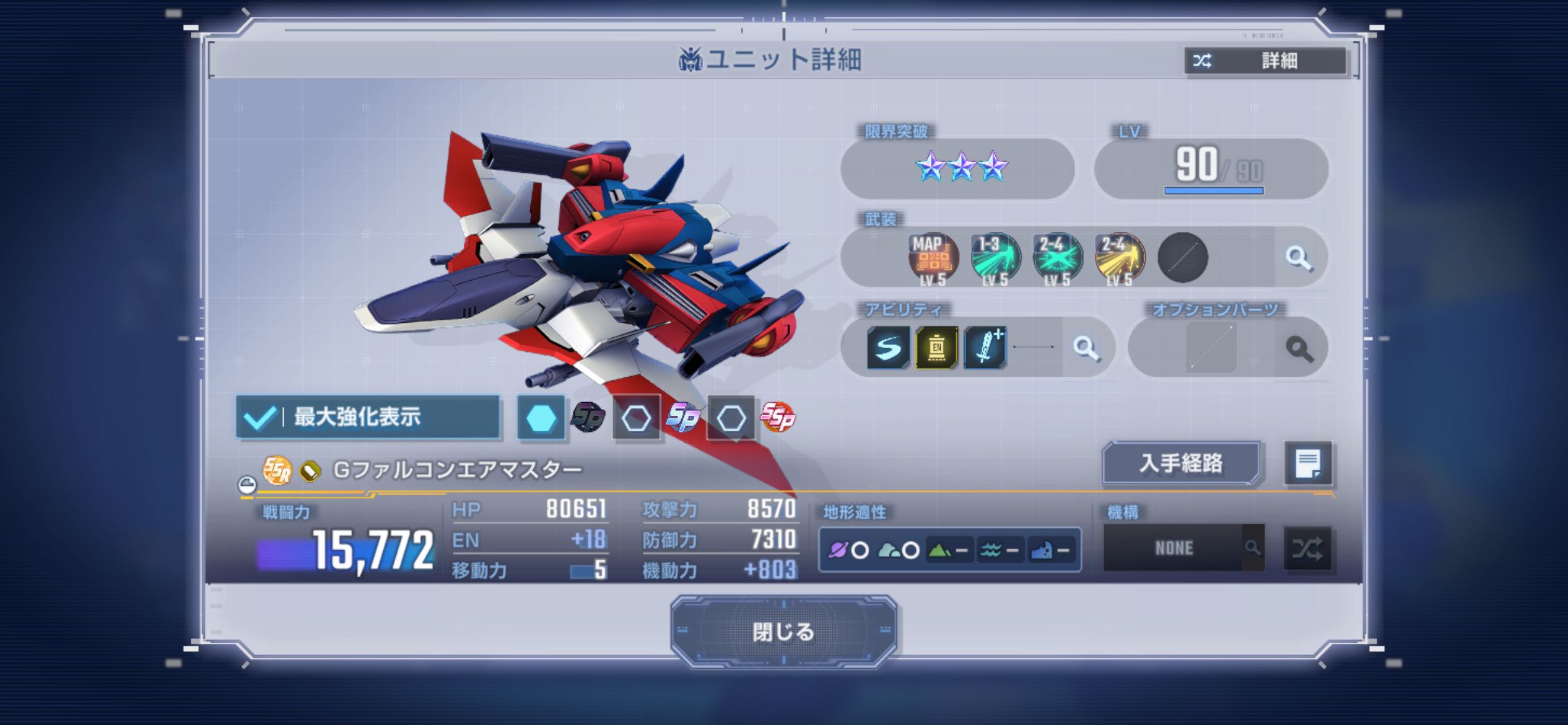This screenshot has width=1568, height=725.
Task: Open ability details magnifier
Action: point(1086,348)
